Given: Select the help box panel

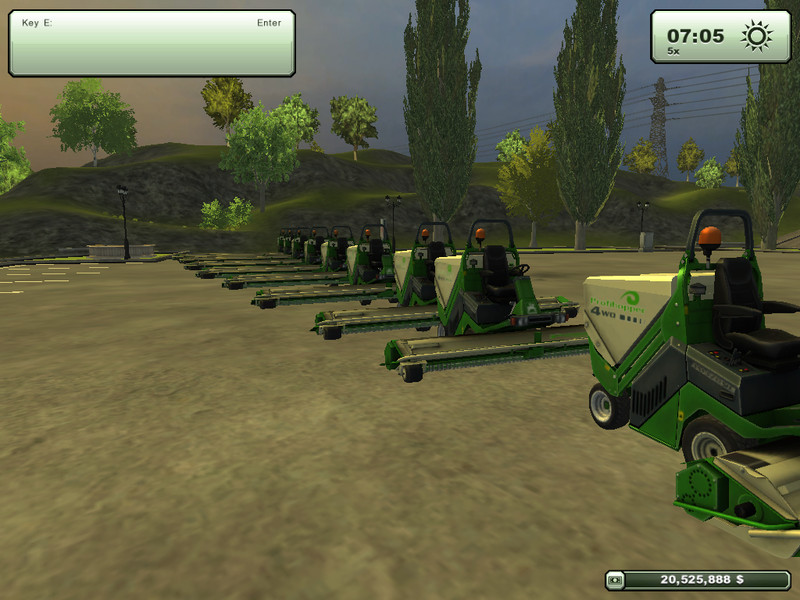Looking at the screenshot, I should click(152, 43).
